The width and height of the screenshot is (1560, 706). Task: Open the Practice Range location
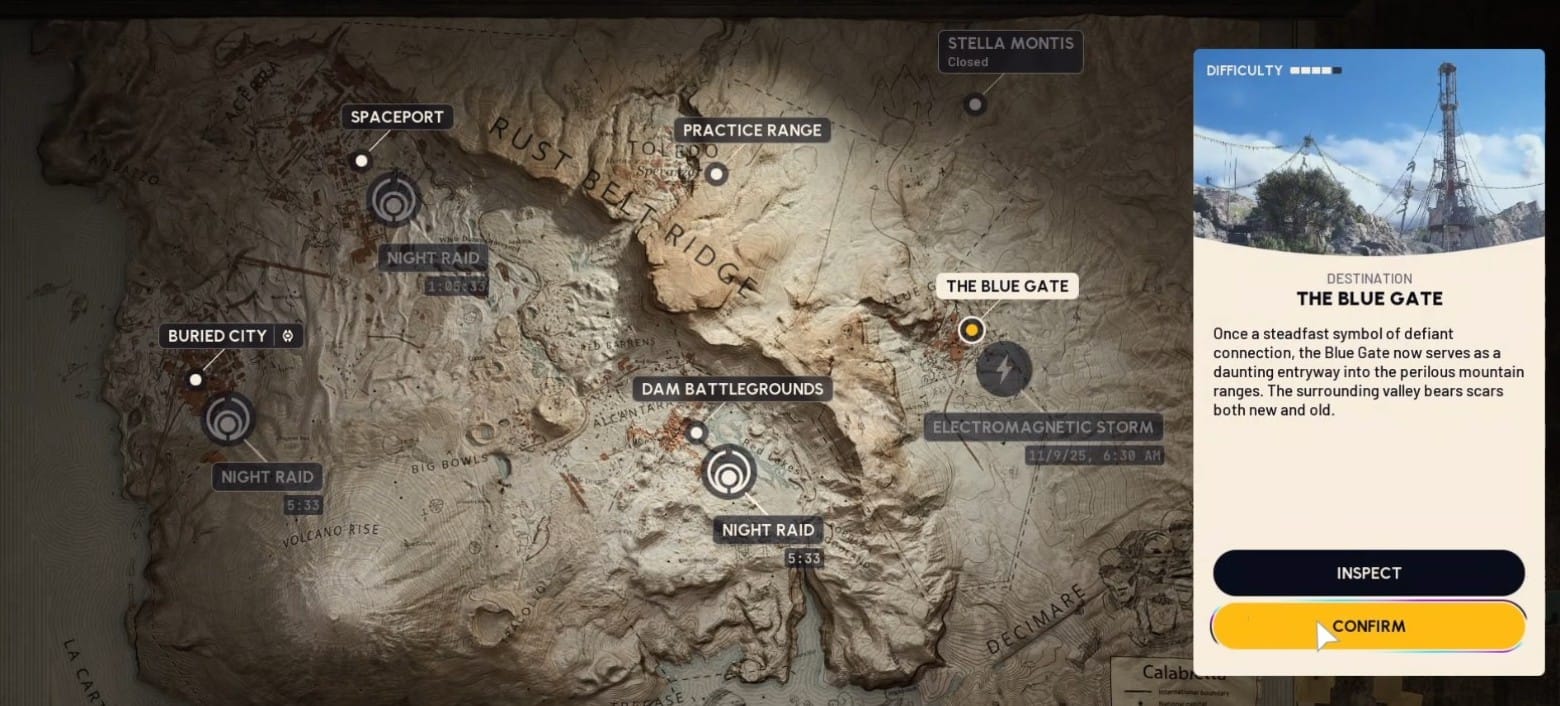pyautogui.click(x=752, y=130)
